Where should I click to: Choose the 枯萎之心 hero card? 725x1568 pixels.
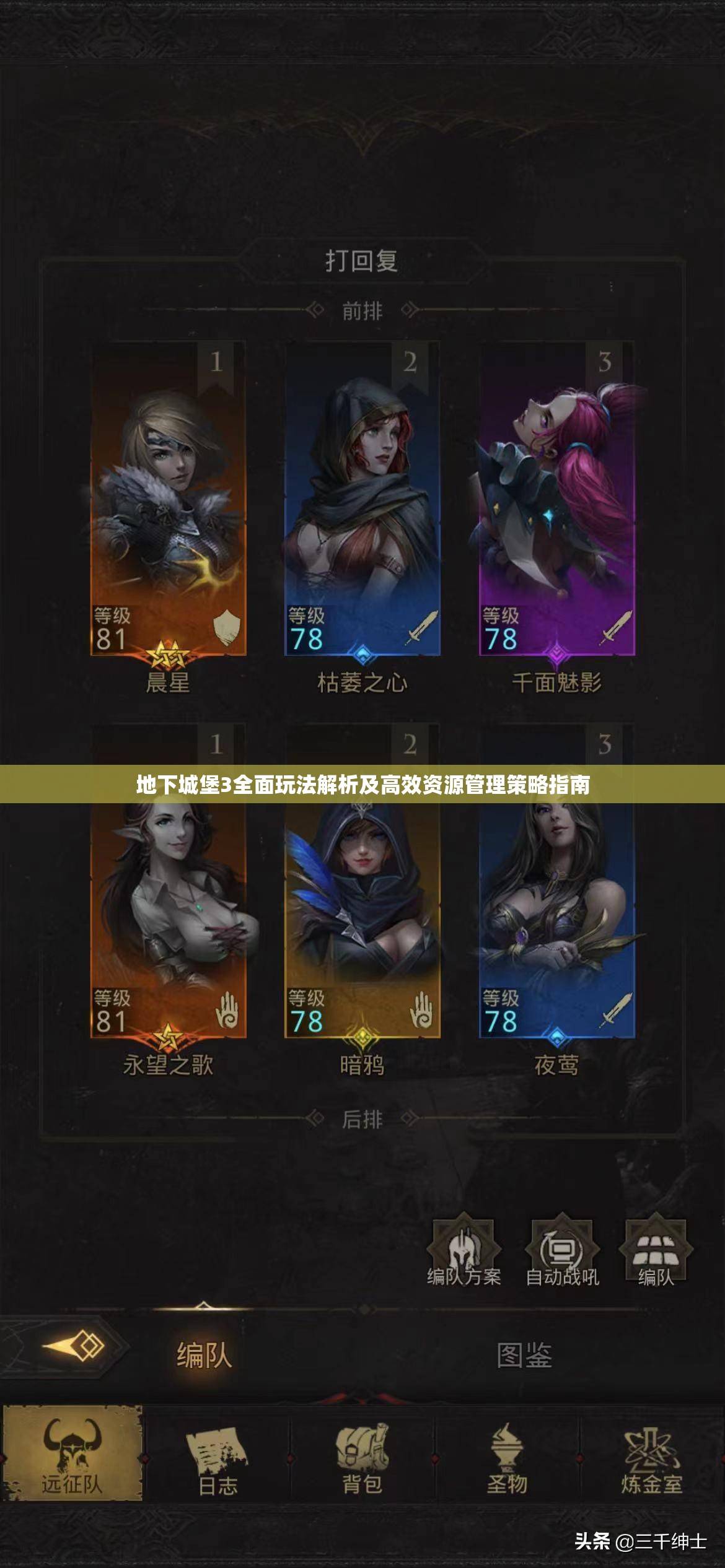[362, 499]
